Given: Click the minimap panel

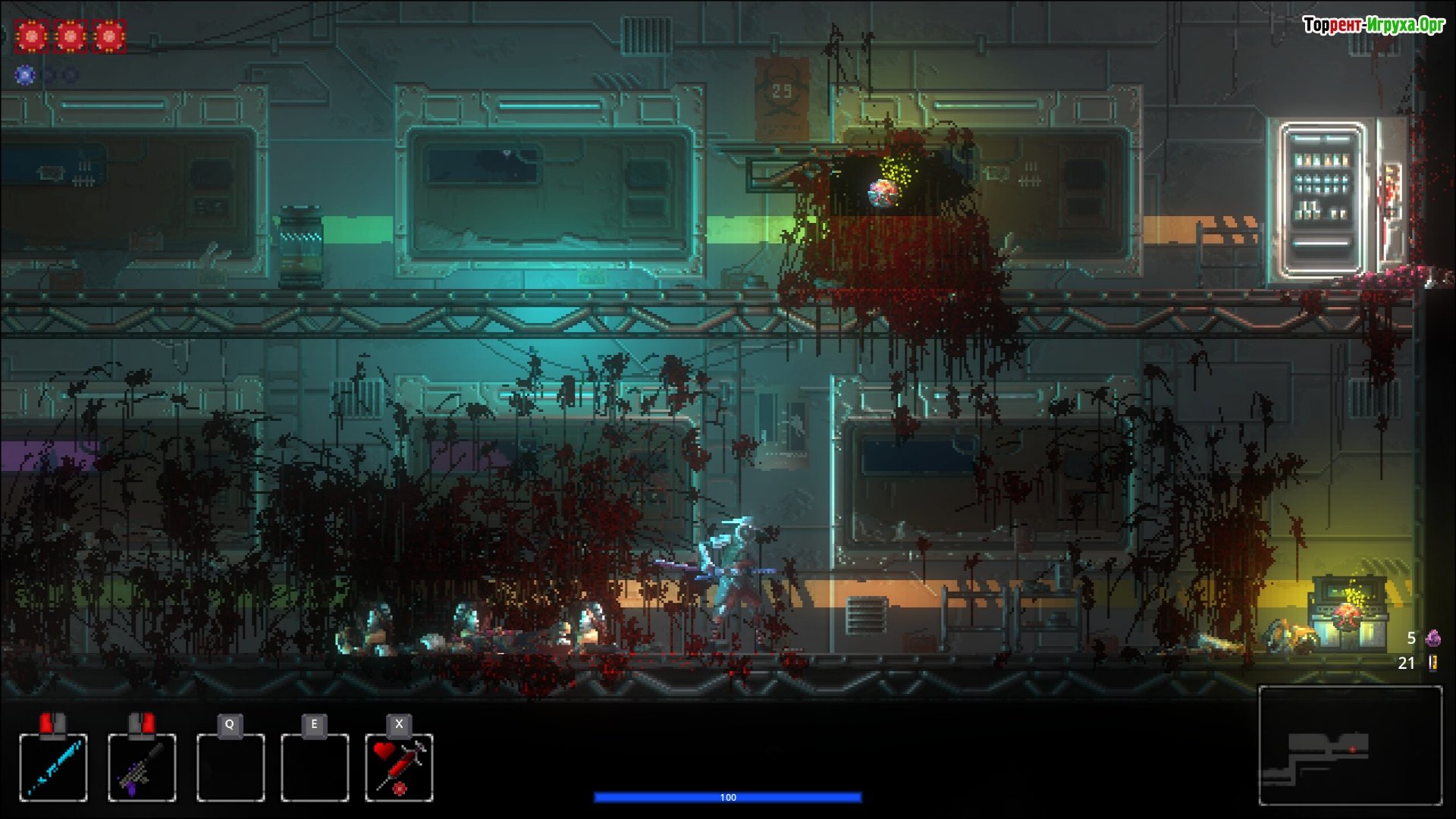Looking at the screenshot, I should tap(1350, 745).
